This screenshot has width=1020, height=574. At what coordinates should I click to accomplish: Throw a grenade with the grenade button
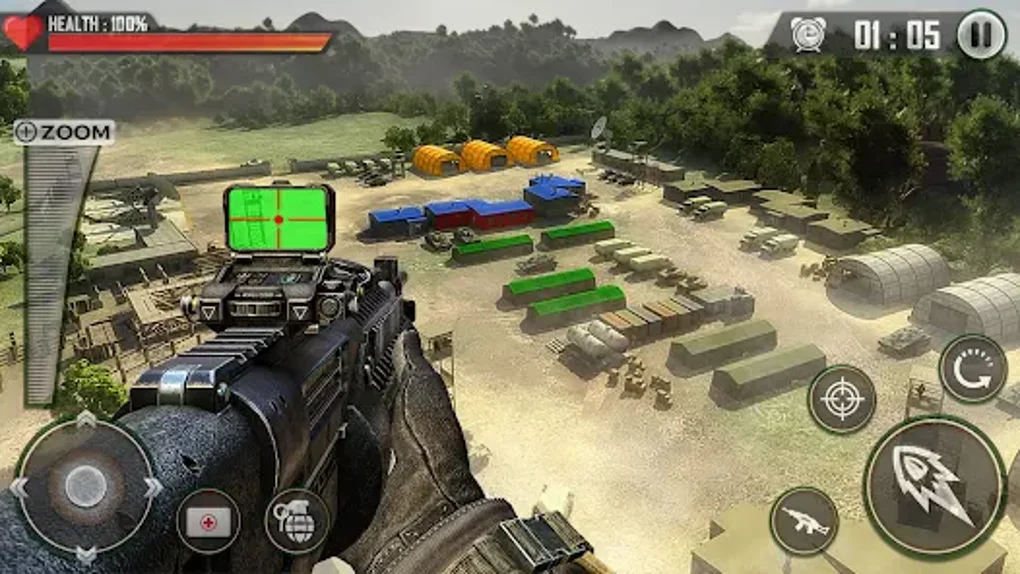click(x=297, y=521)
